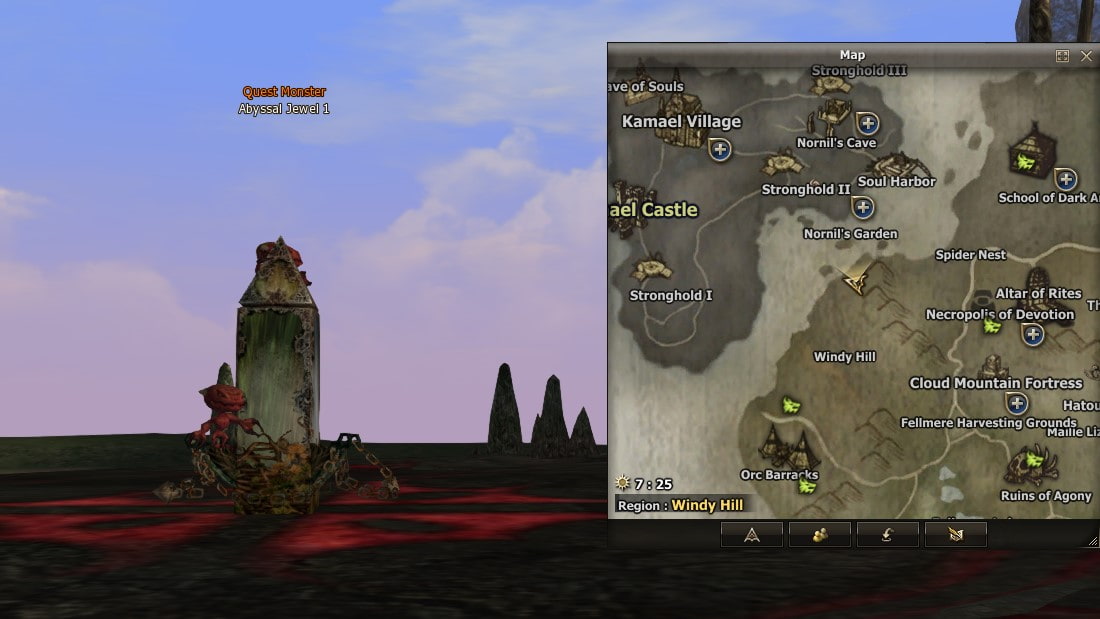Click the curved return arrow map button
This screenshot has height=619, width=1100.
[x=887, y=535]
